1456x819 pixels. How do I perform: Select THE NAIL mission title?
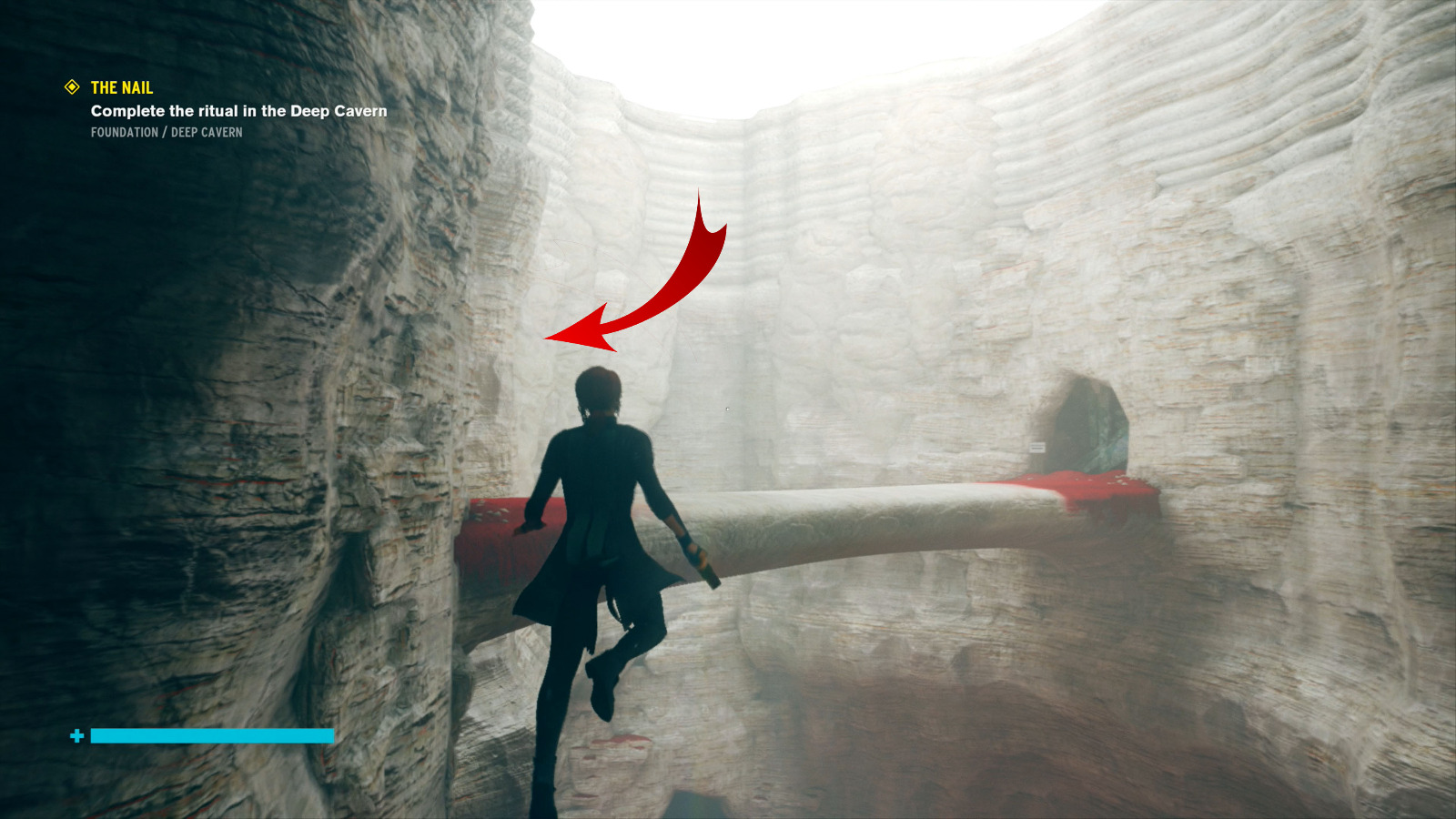pos(120,88)
